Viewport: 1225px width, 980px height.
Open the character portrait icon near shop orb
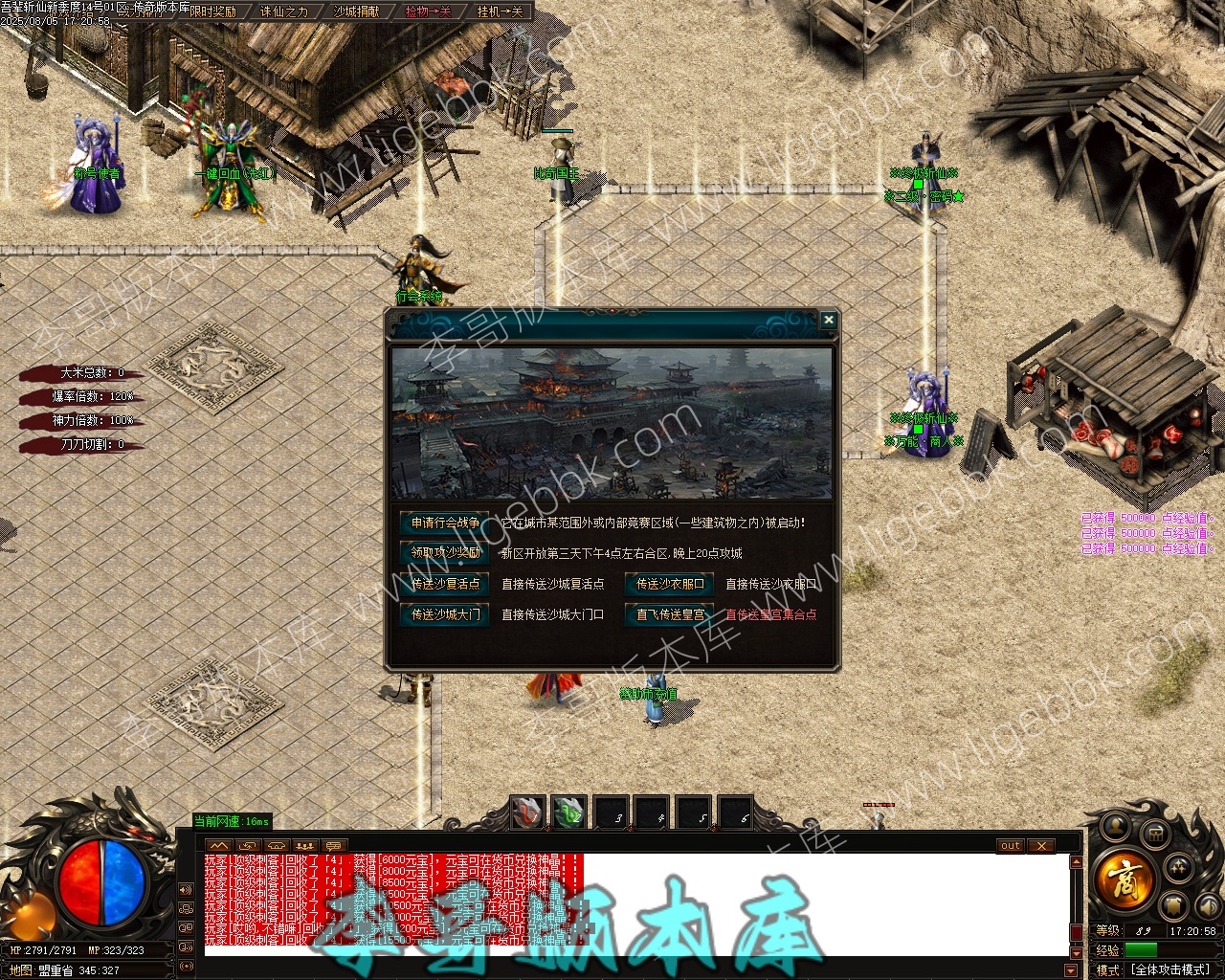click(x=1116, y=826)
